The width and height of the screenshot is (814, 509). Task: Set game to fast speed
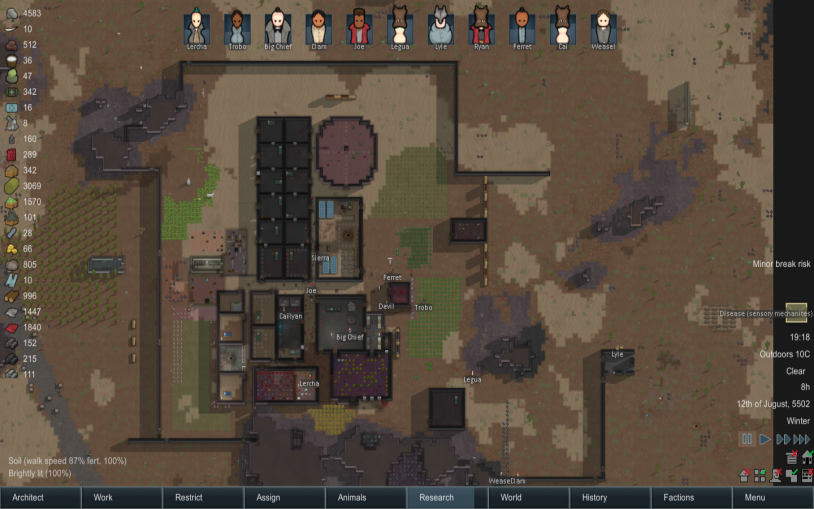[x=782, y=439]
